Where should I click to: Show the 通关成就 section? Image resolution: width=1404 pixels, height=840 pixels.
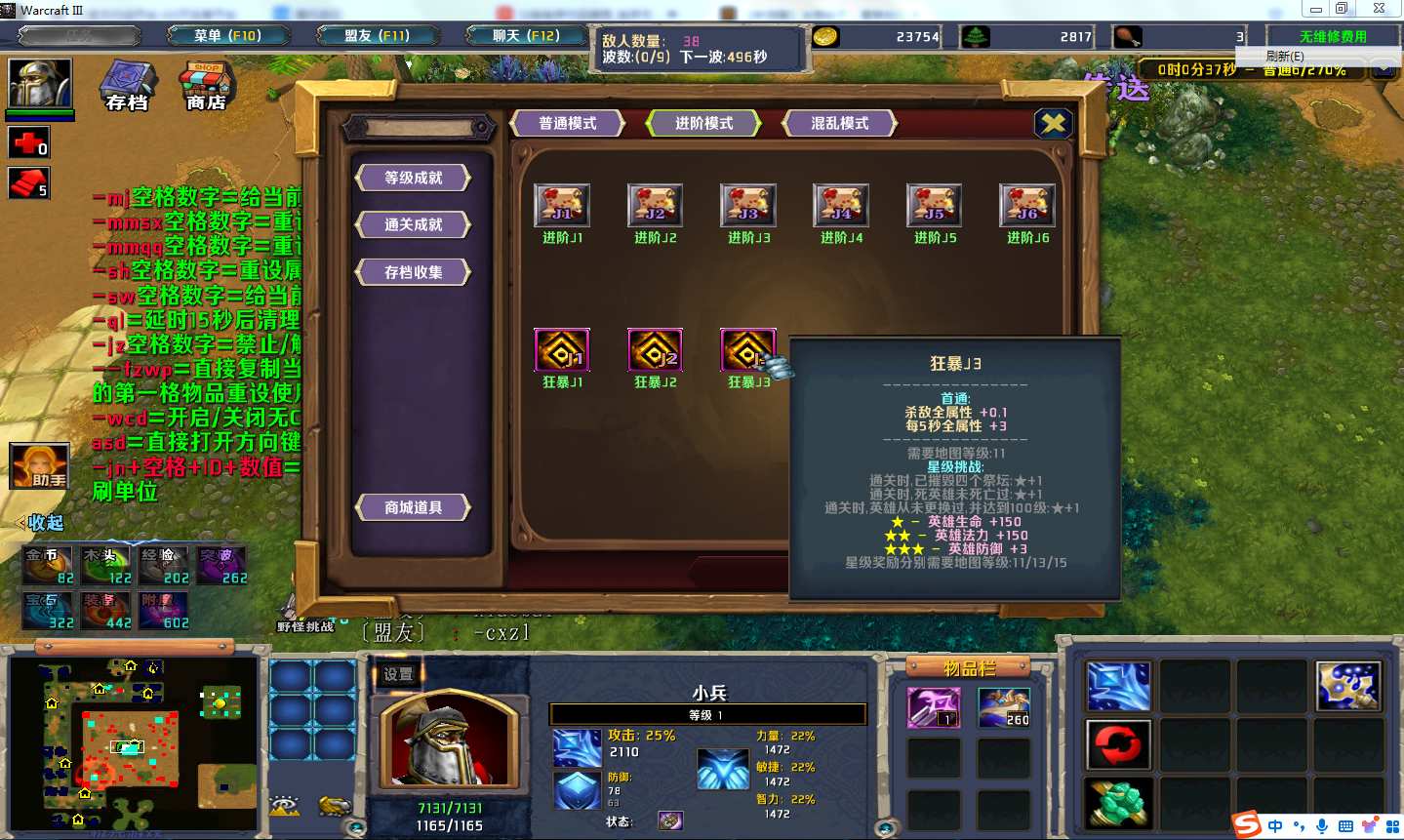[x=414, y=224]
